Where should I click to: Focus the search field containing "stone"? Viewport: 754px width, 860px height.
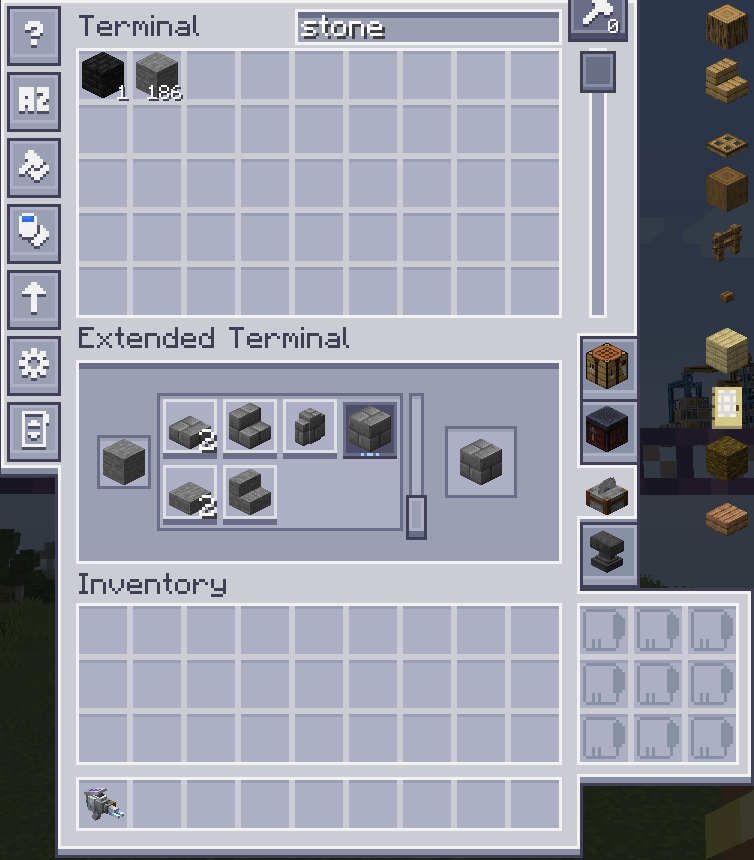point(428,28)
